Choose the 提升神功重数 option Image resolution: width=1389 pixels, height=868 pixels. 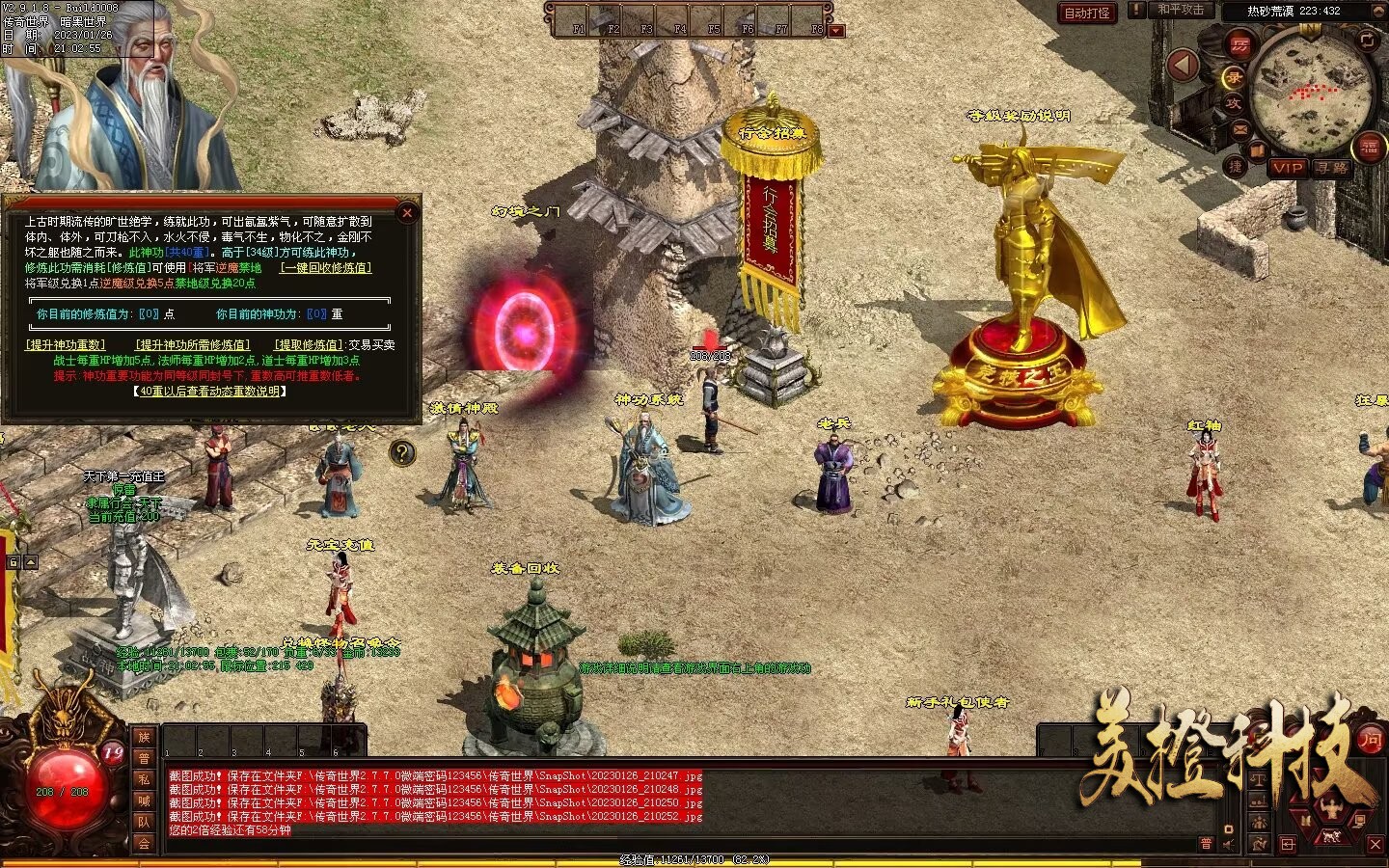coord(66,344)
